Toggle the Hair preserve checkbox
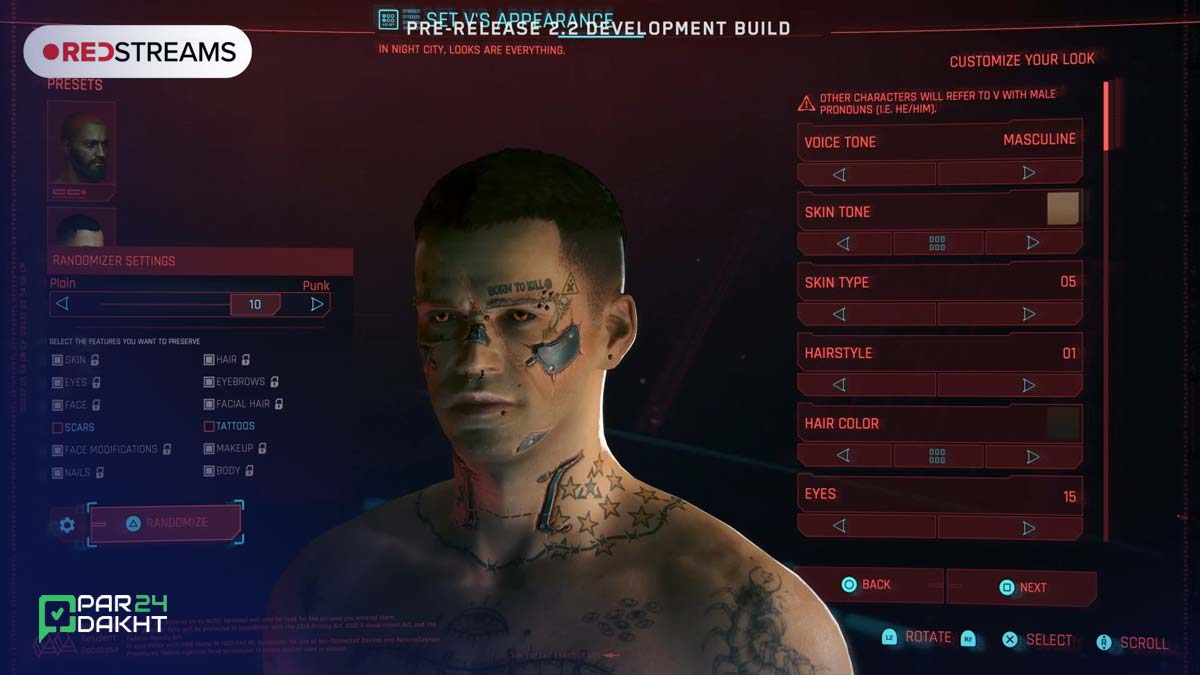This screenshot has width=1200, height=675. 209,359
